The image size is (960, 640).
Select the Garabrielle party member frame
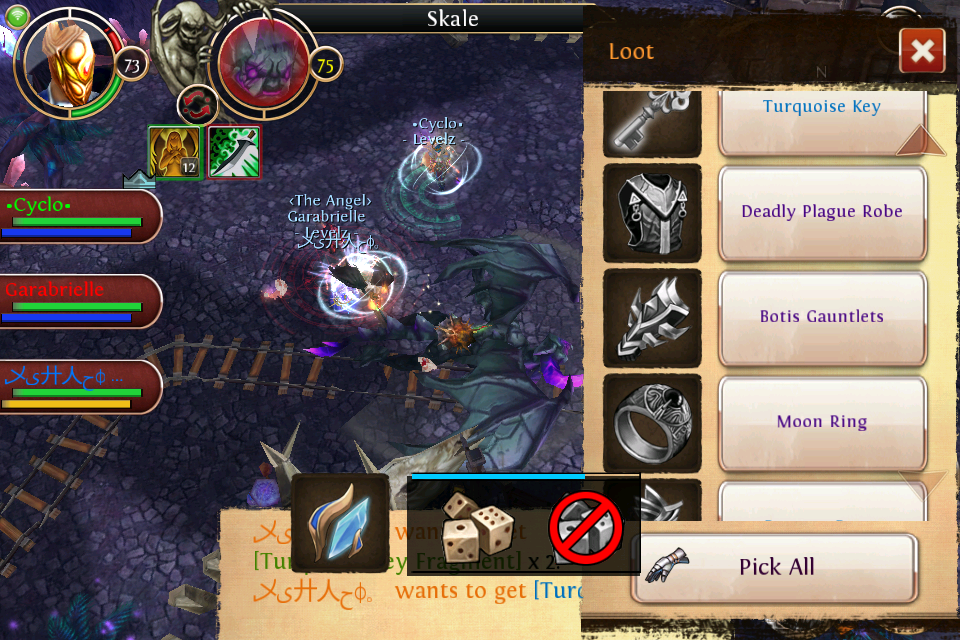pos(78,300)
